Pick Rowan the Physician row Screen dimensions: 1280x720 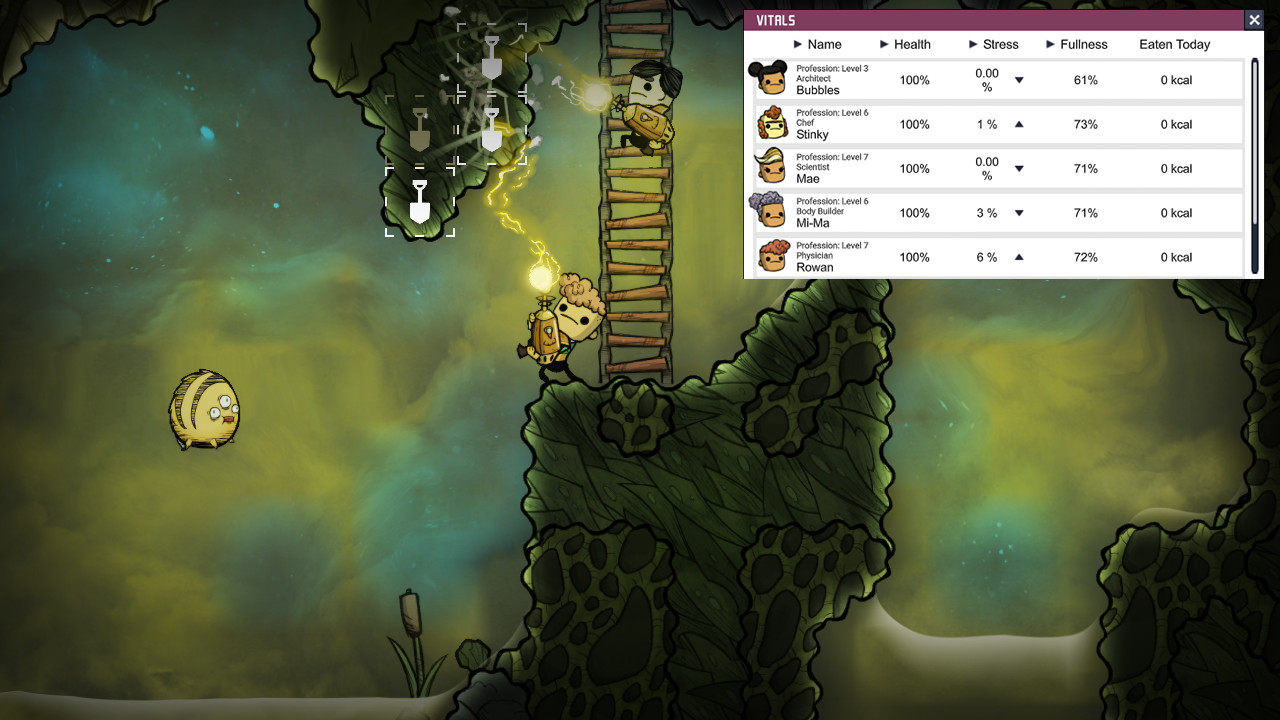coord(815,266)
